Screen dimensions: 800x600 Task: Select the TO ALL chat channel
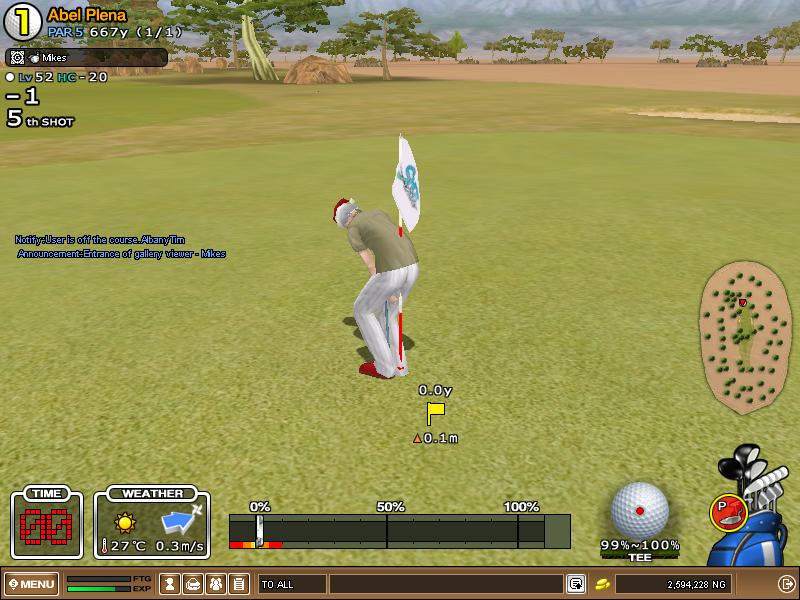pos(292,584)
